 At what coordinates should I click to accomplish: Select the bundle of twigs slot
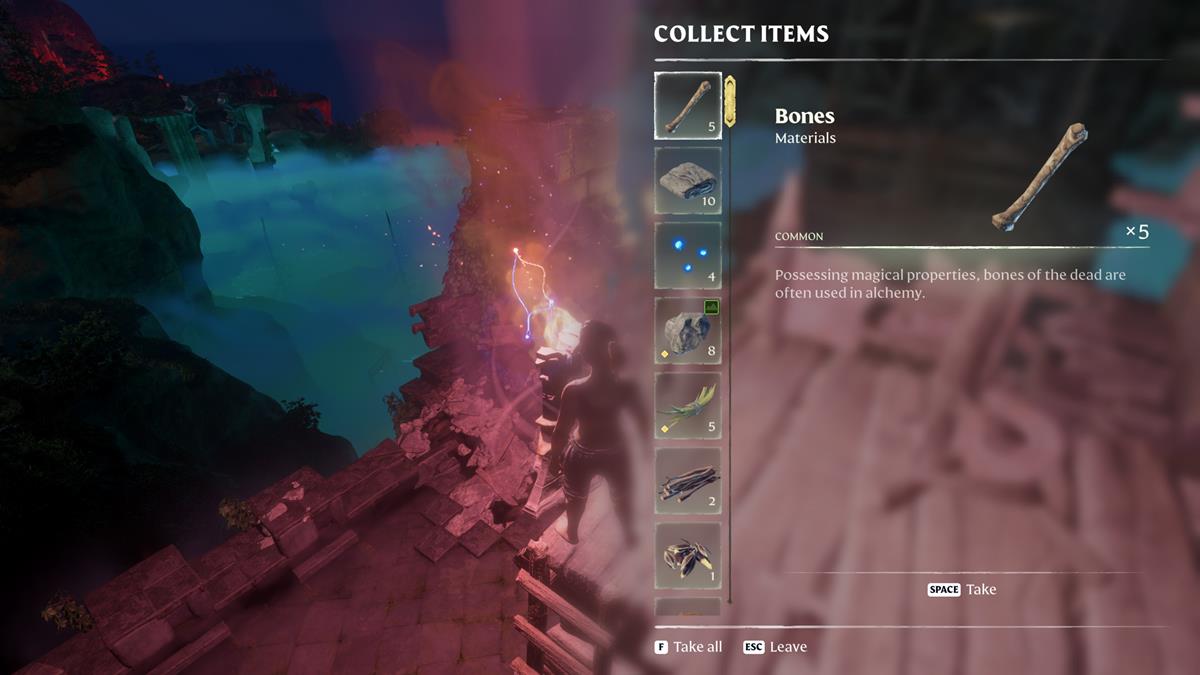pos(687,480)
